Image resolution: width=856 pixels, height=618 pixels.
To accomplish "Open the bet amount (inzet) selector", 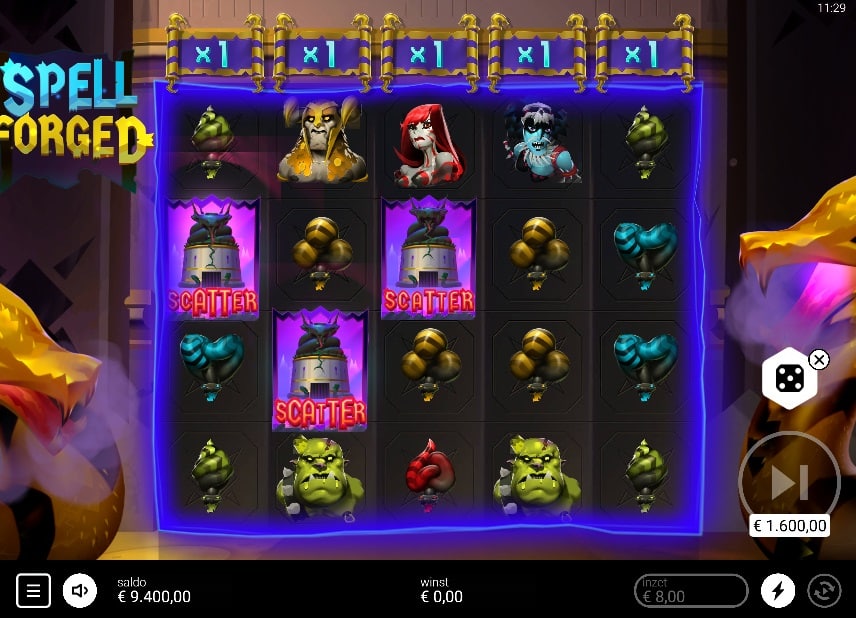I will [x=691, y=591].
